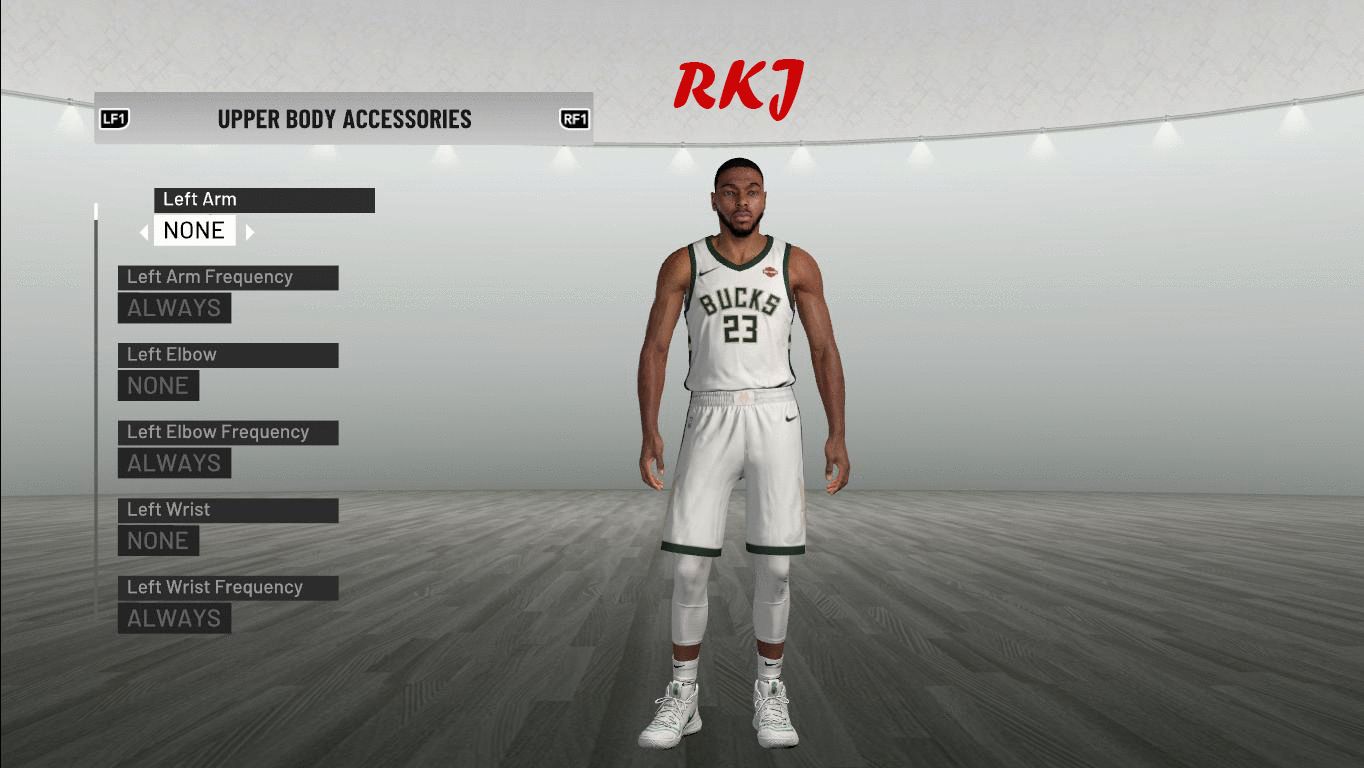Click the left arrow beside NONE
Viewport: 1364px width, 768px height.
pos(144,232)
